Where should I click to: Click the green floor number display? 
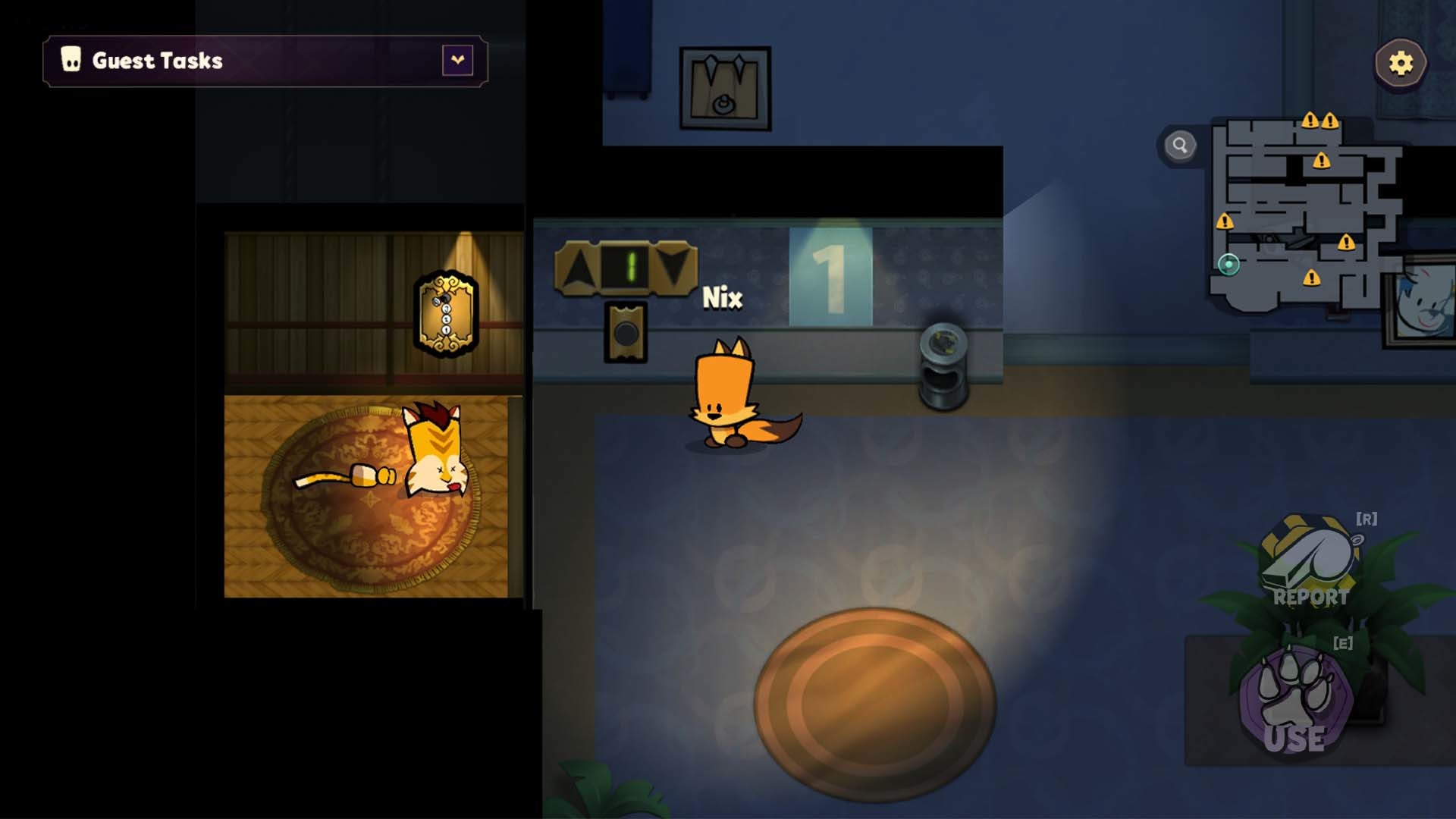[x=627, y=266]
